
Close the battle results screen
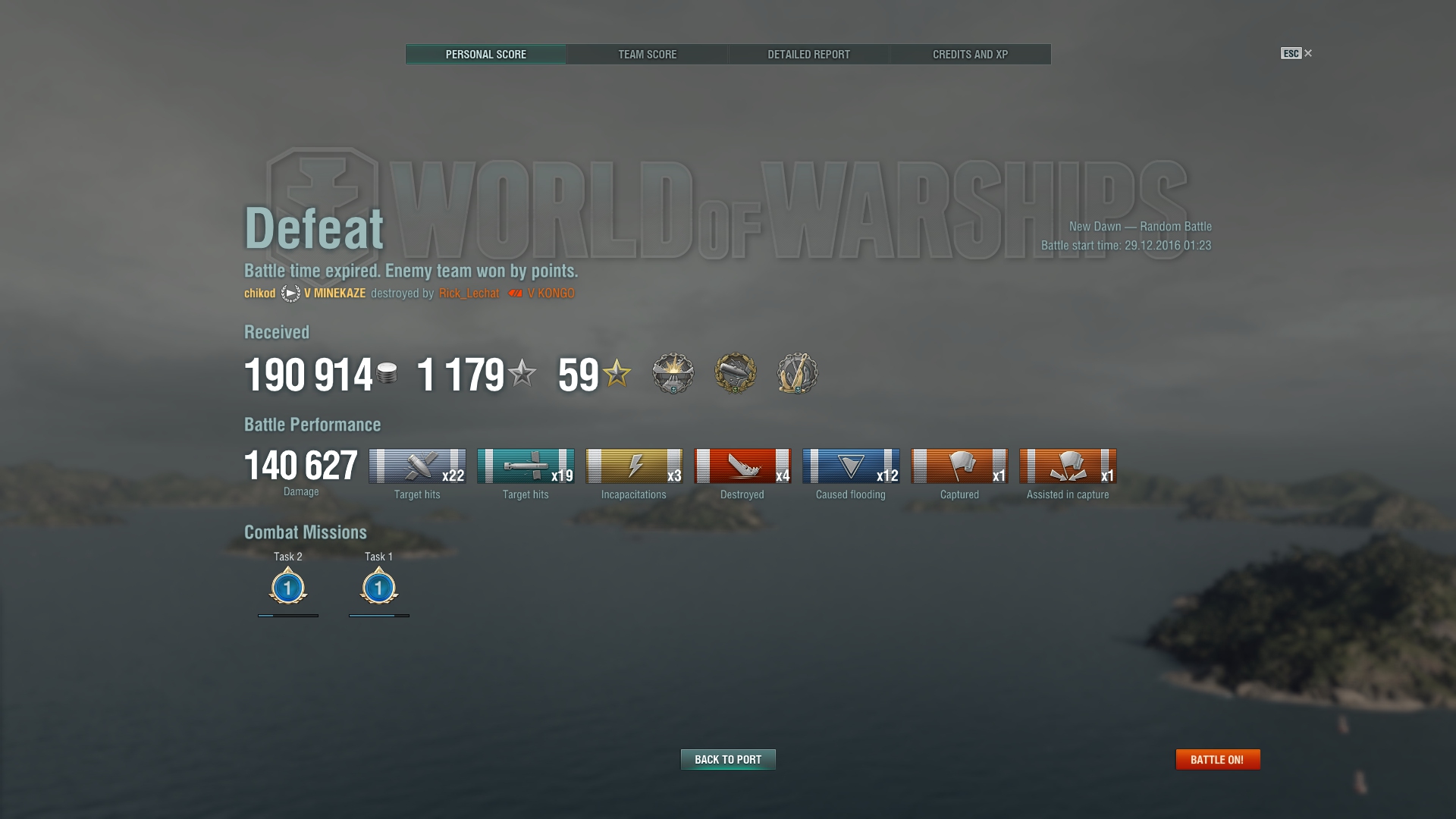[x=1307, y=53]
